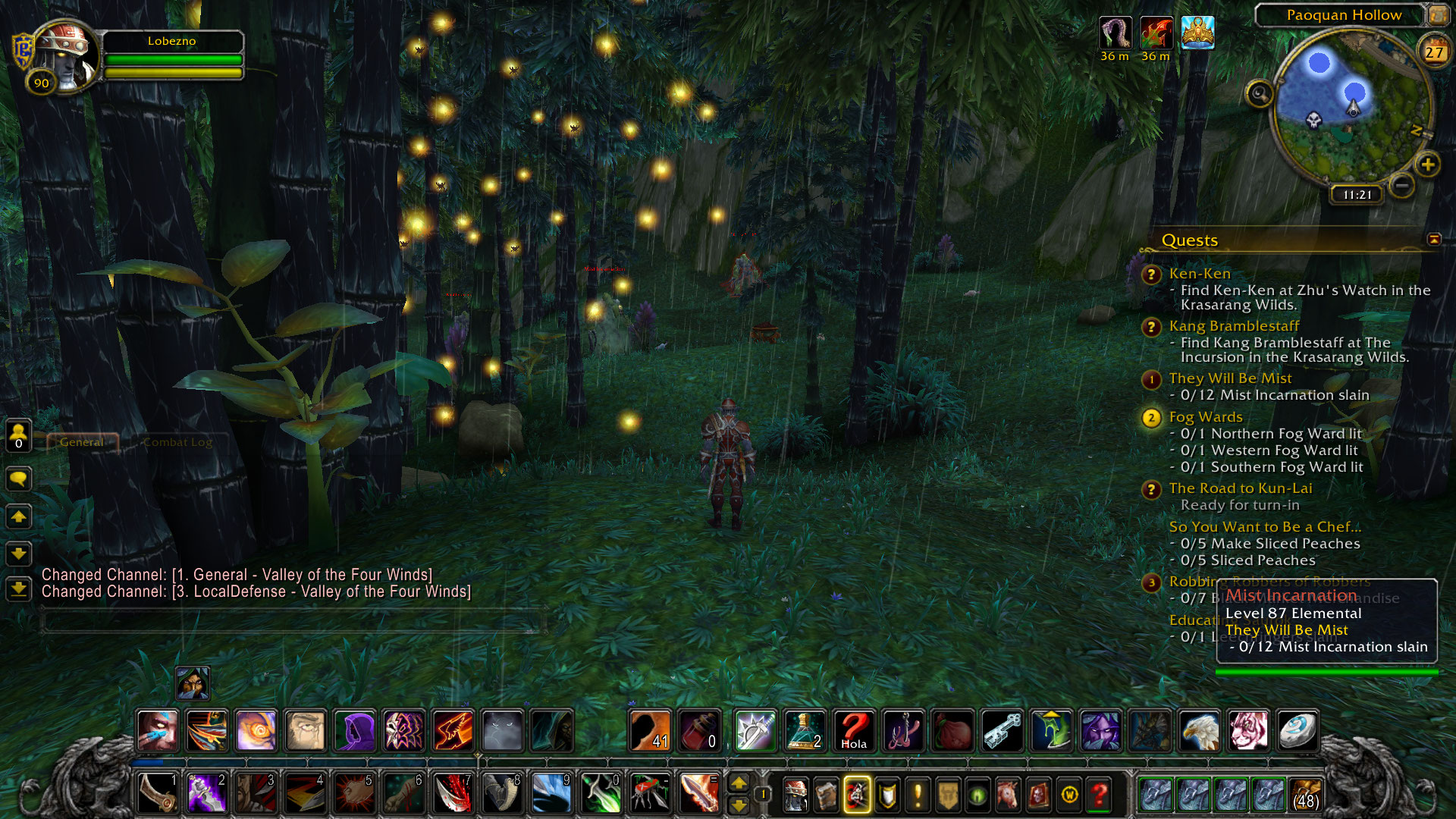Open the main backpack showing 48 slots
The image size is (1456, 819).
1304,795
